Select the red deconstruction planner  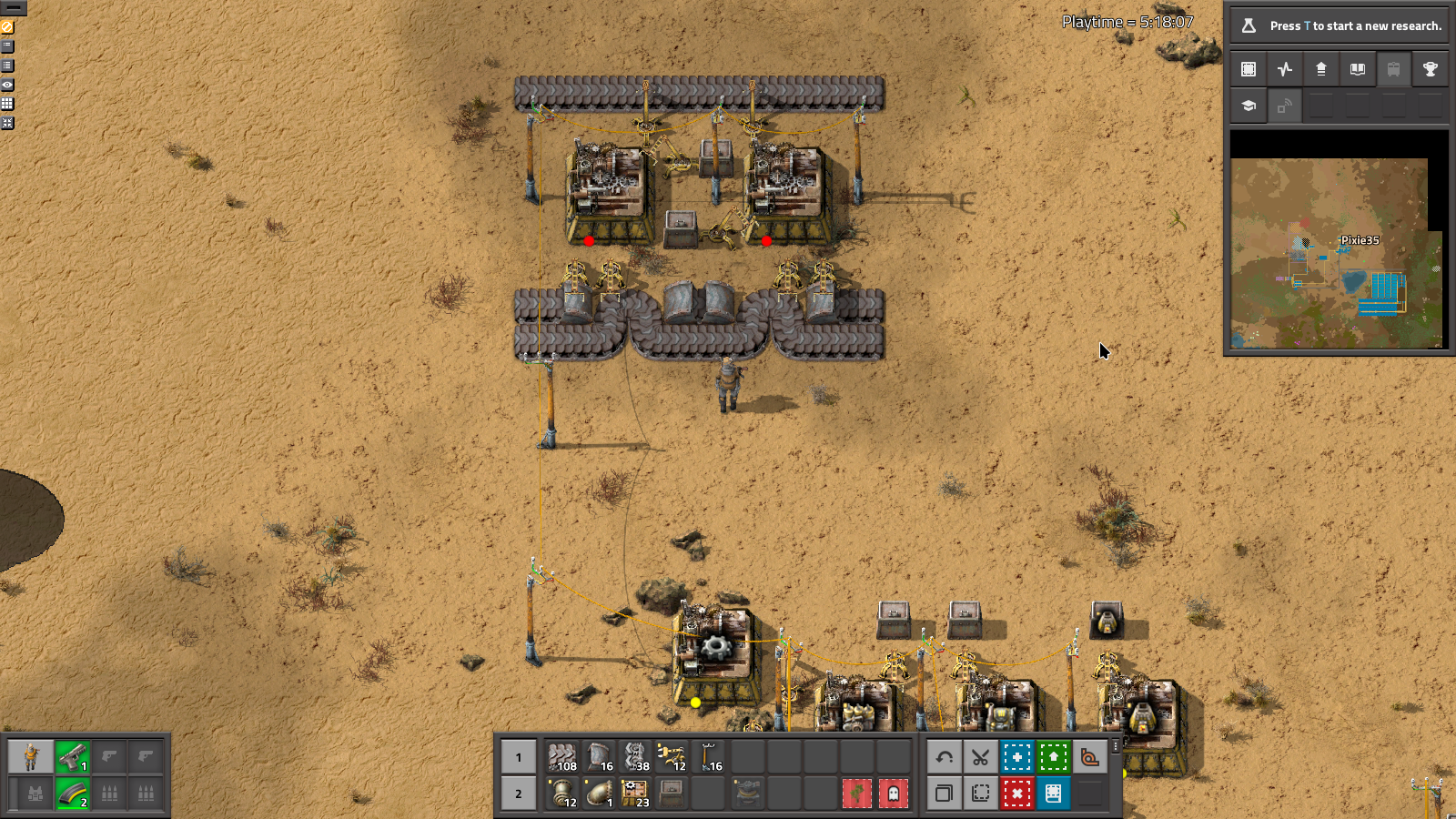point(1016,794)
